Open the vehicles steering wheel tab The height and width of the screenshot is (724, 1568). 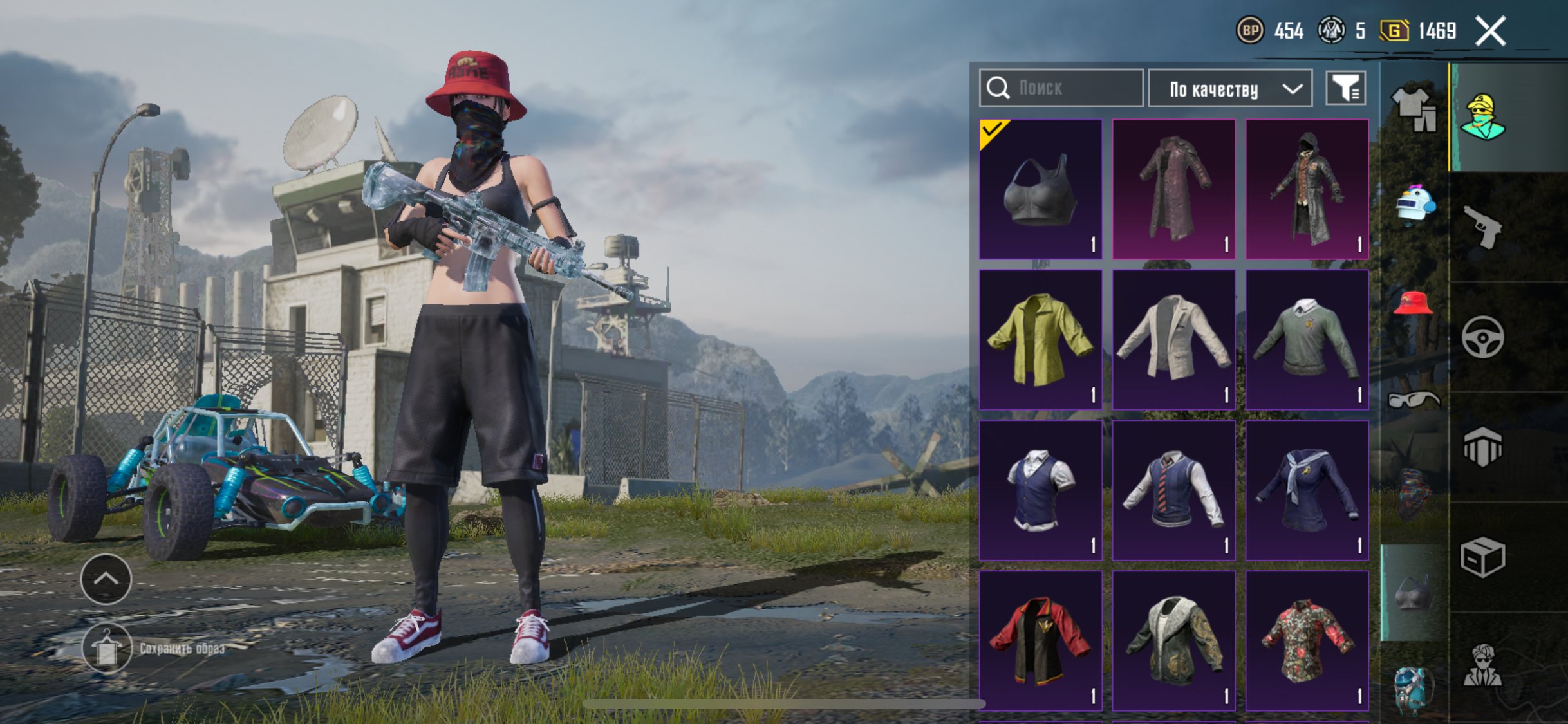pyautogui.click(x=1482, y=337)
